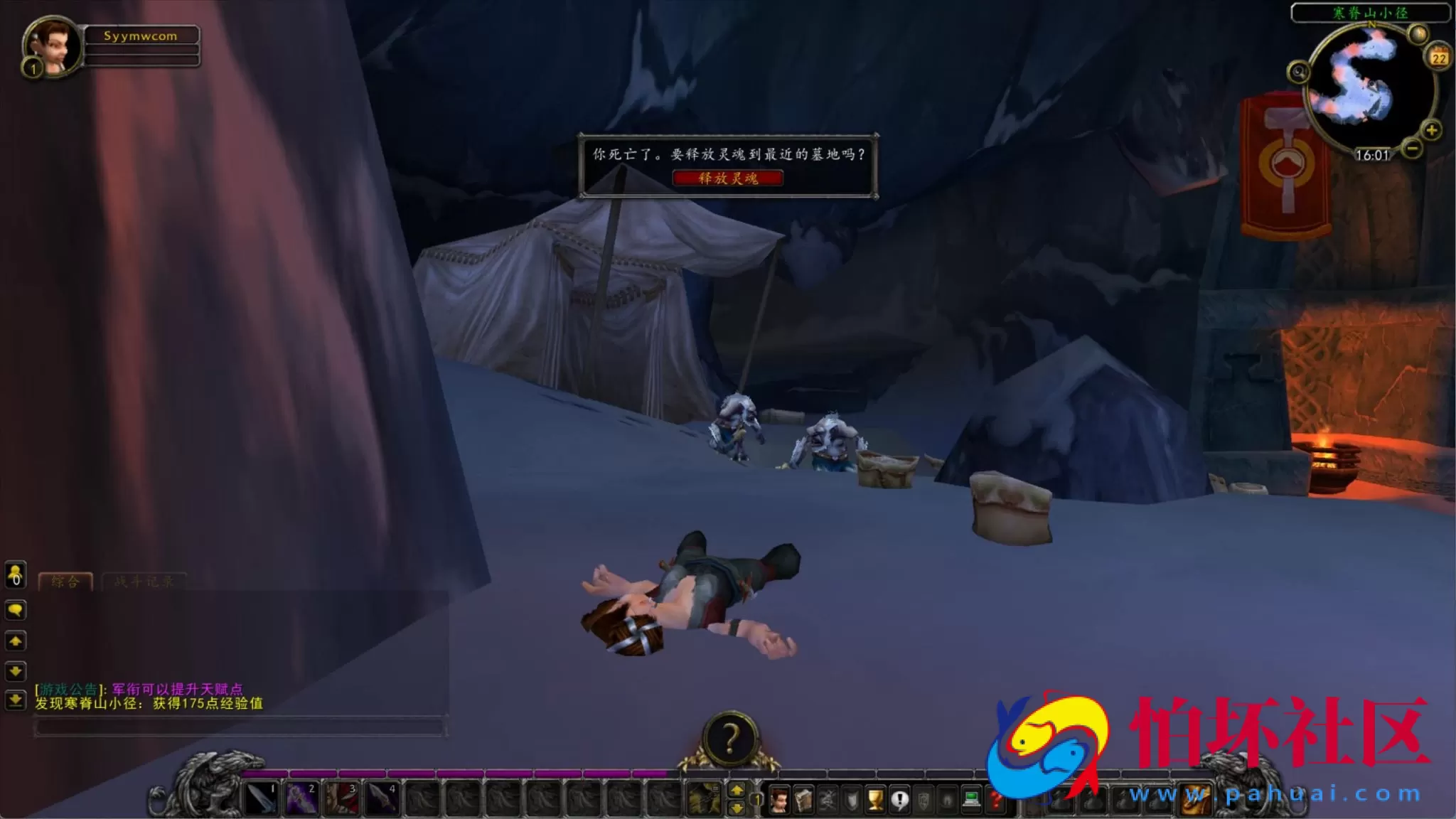Switch to the 综合 chat tab
Viewport: 1456px width, 819px height.
pos(66,581)
